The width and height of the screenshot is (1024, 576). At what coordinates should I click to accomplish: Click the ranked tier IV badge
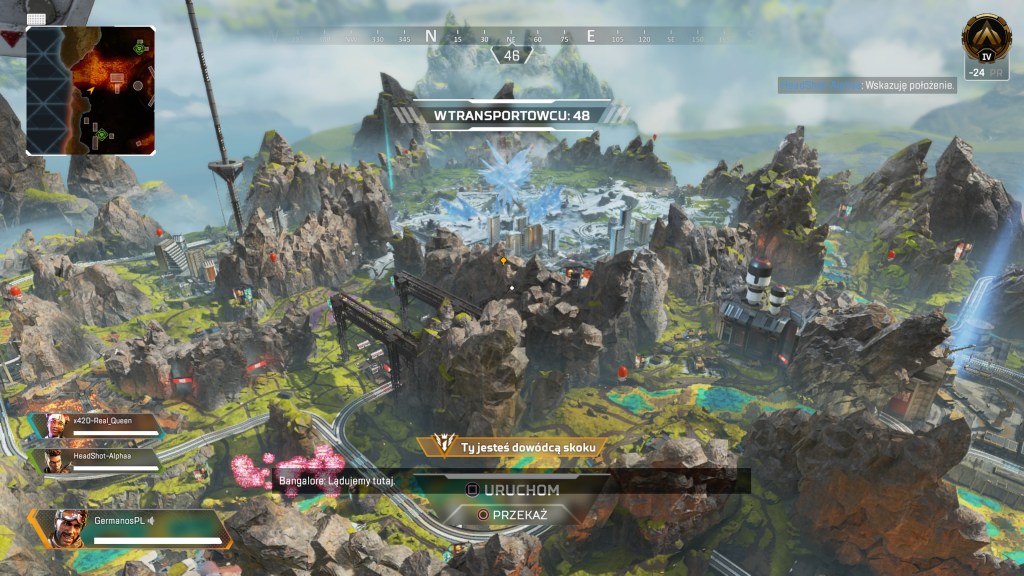[x=985, y=38]
